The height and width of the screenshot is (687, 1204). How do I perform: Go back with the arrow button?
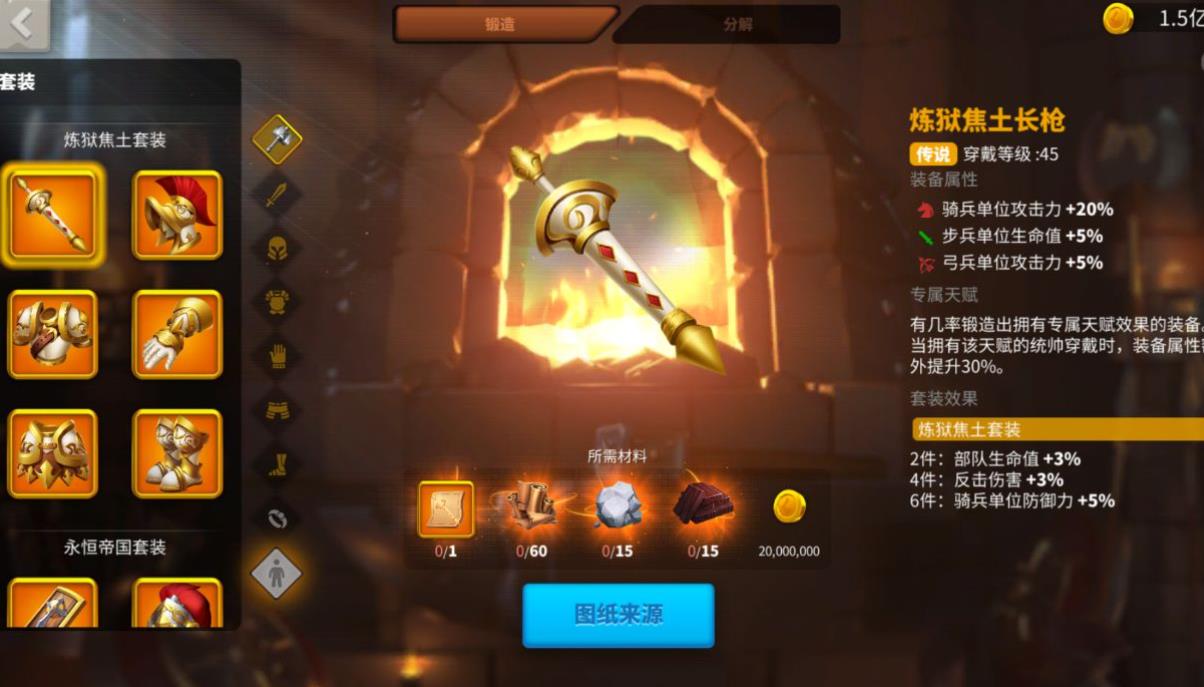[24, 24]
